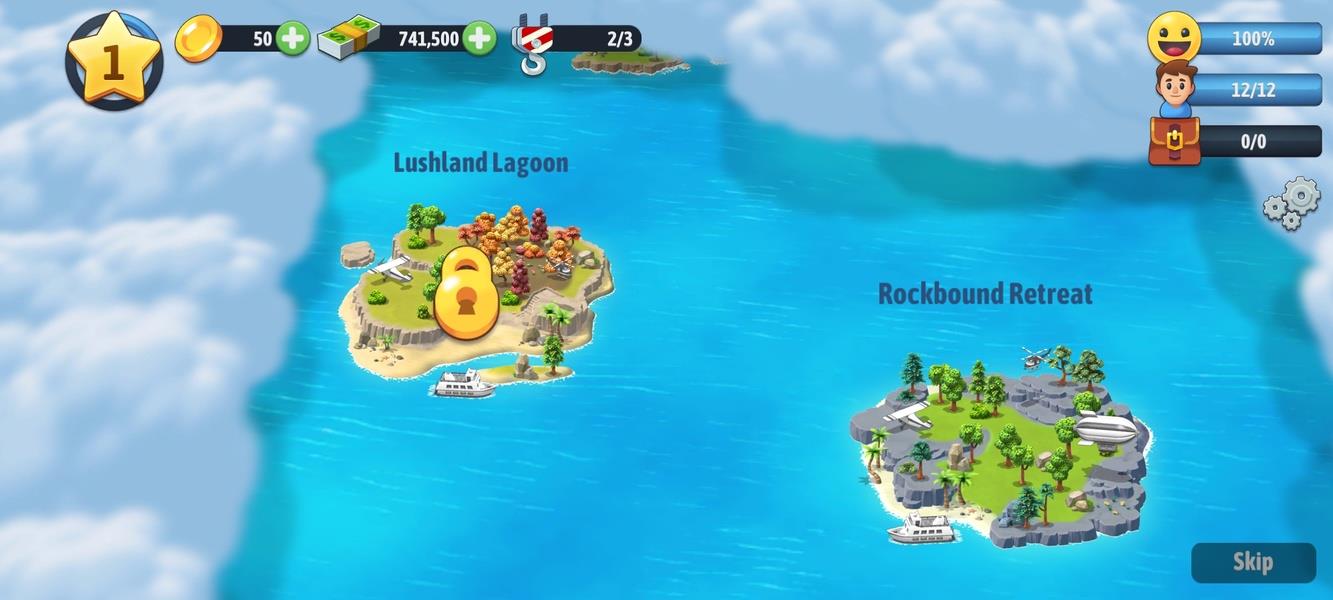View the population character icon

pyautogui.click(x=1176, y=89)
